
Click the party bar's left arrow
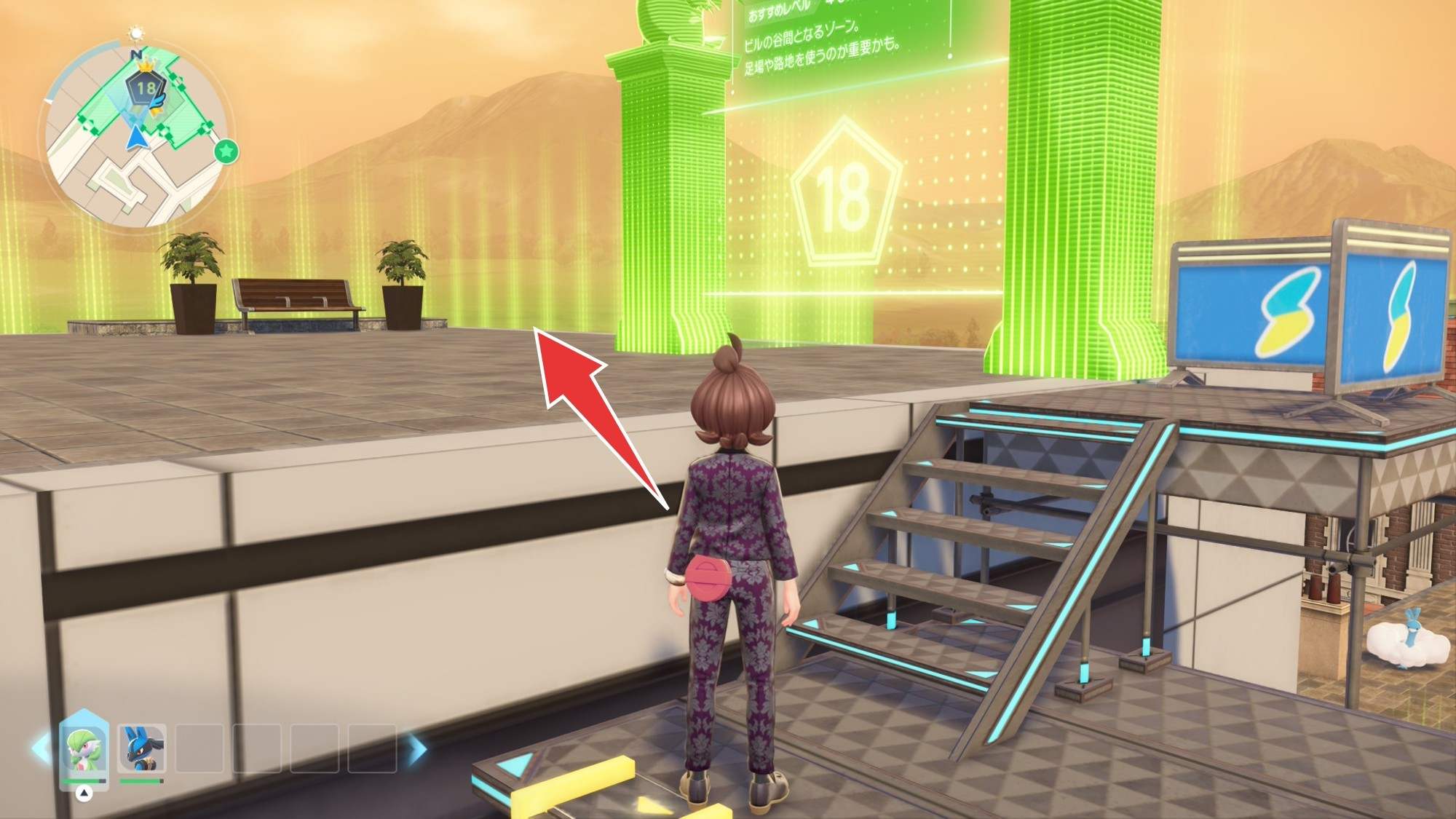(41, 748)
